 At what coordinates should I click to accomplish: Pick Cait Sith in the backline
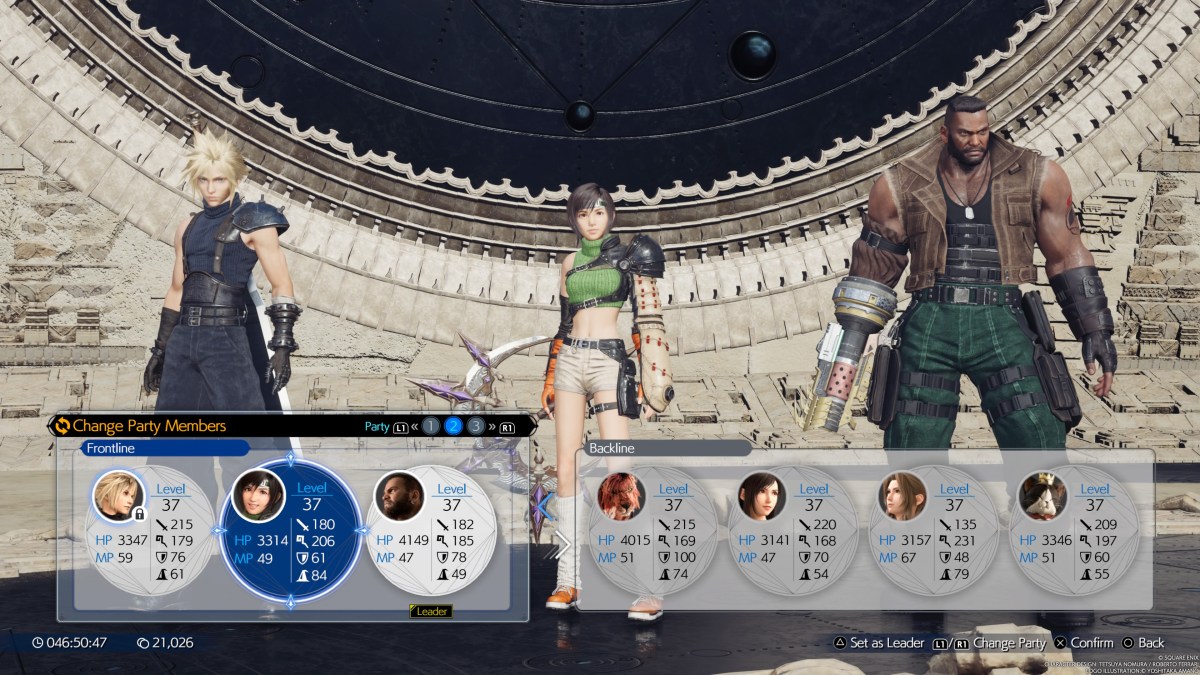click(x=1072, y=529)
